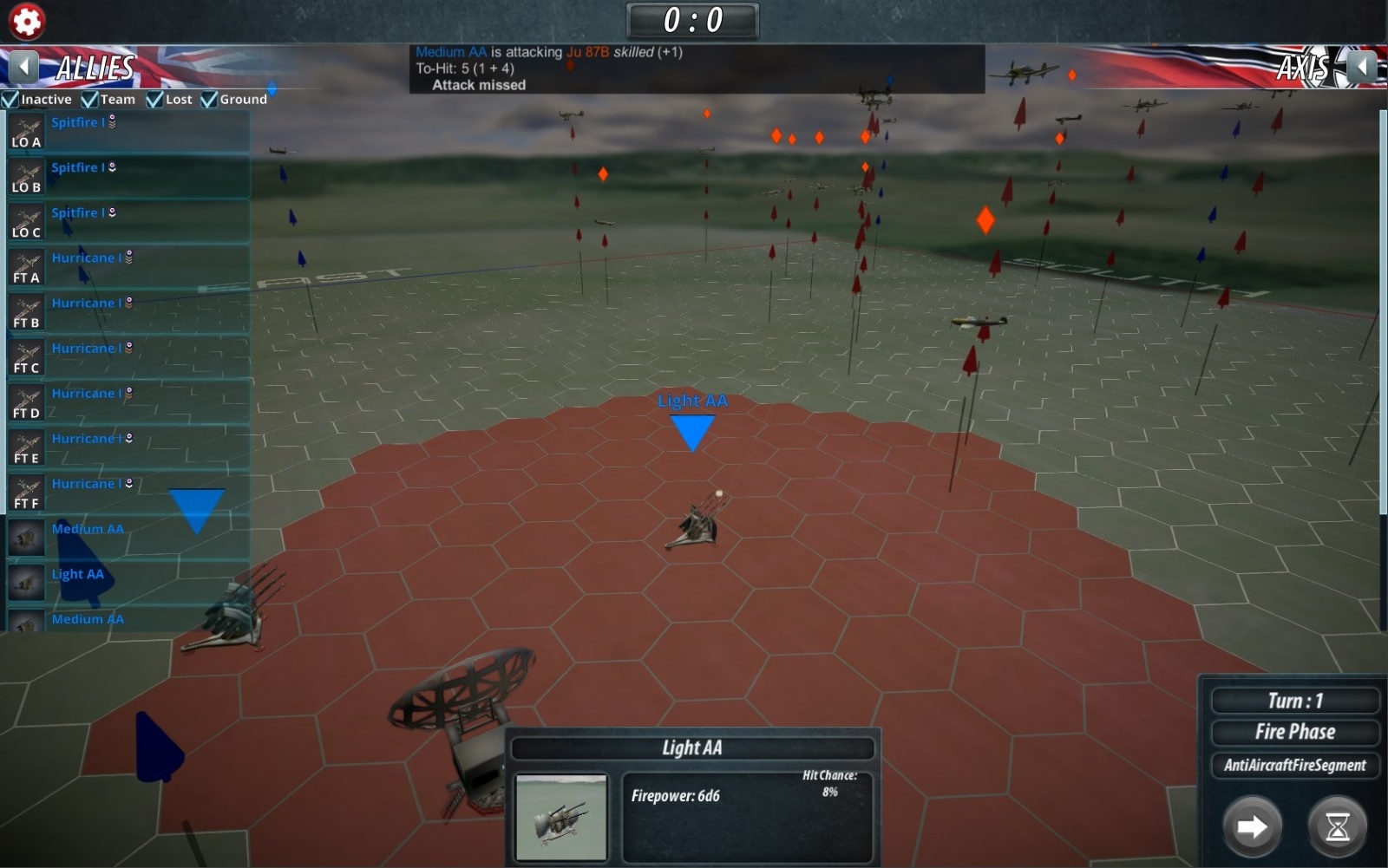Select the Light AA unit marker on the board

[x=692, y=431]
